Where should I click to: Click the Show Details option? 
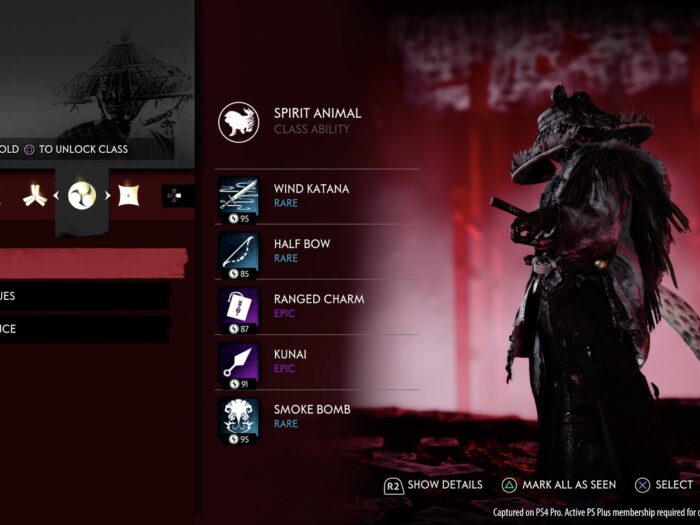pyautogui.click(x=433, y=485)
